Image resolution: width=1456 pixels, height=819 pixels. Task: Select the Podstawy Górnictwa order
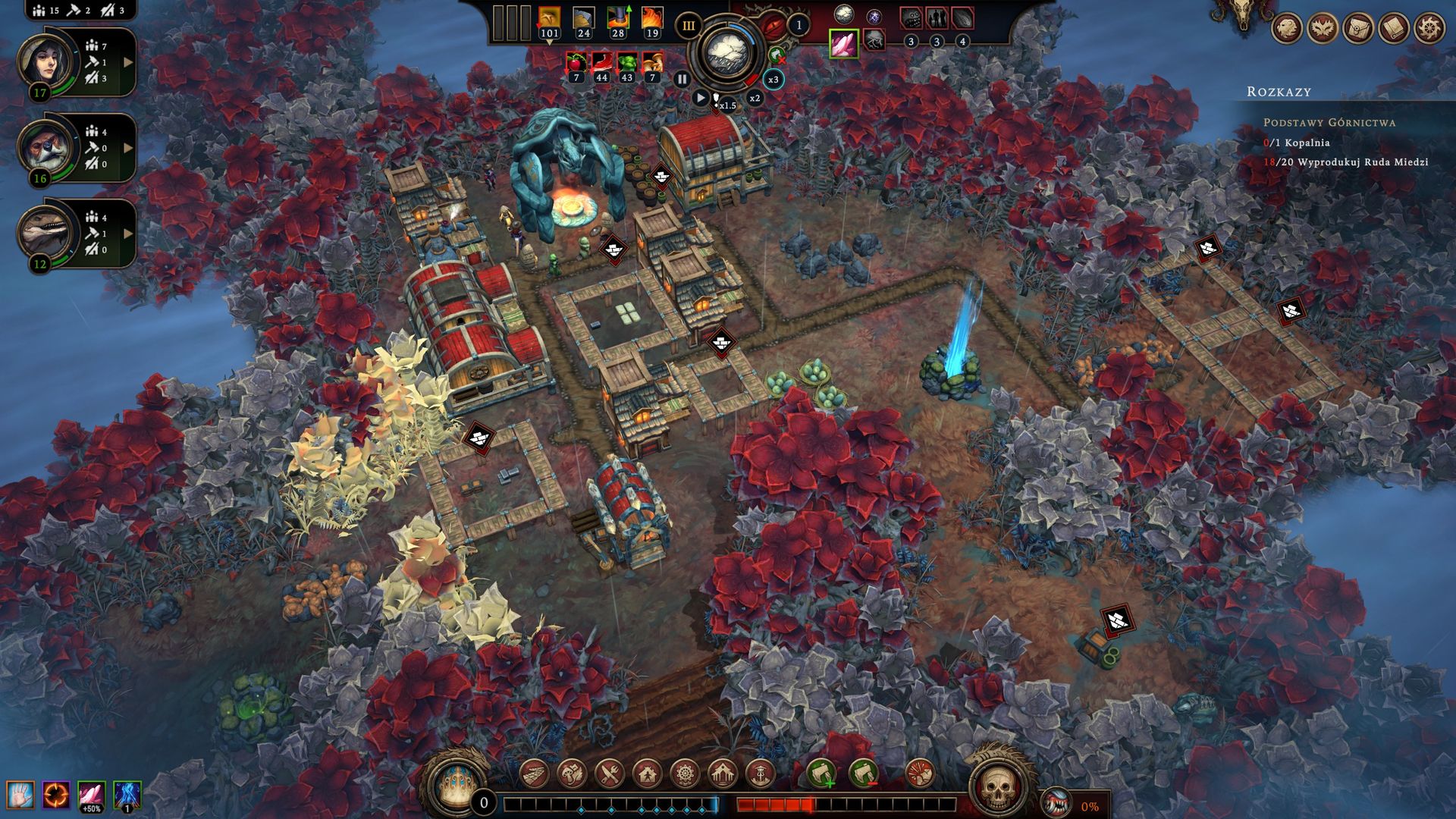[1329, 122]
